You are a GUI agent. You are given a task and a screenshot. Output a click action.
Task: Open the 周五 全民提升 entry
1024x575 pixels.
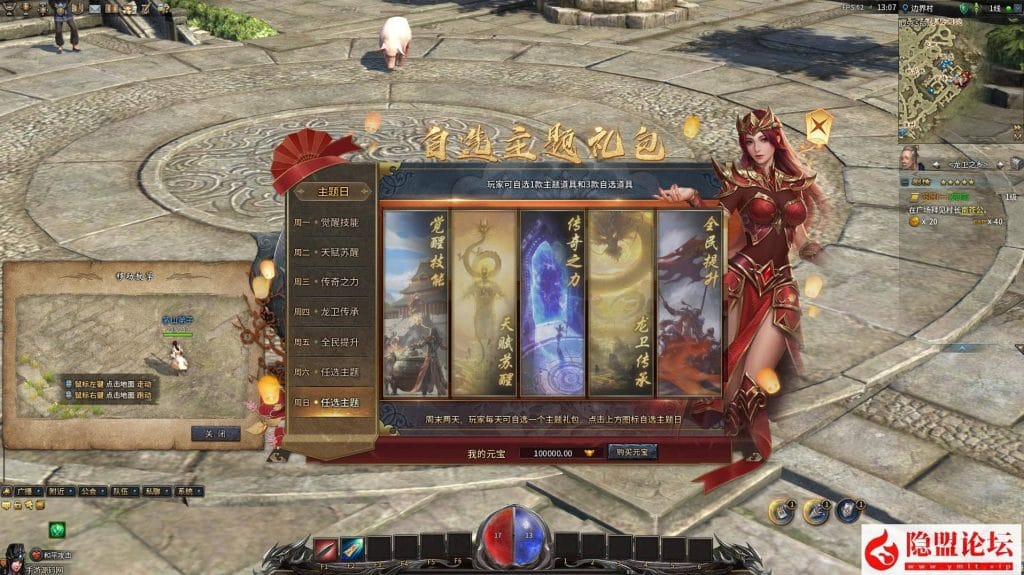tap(326, 342)
